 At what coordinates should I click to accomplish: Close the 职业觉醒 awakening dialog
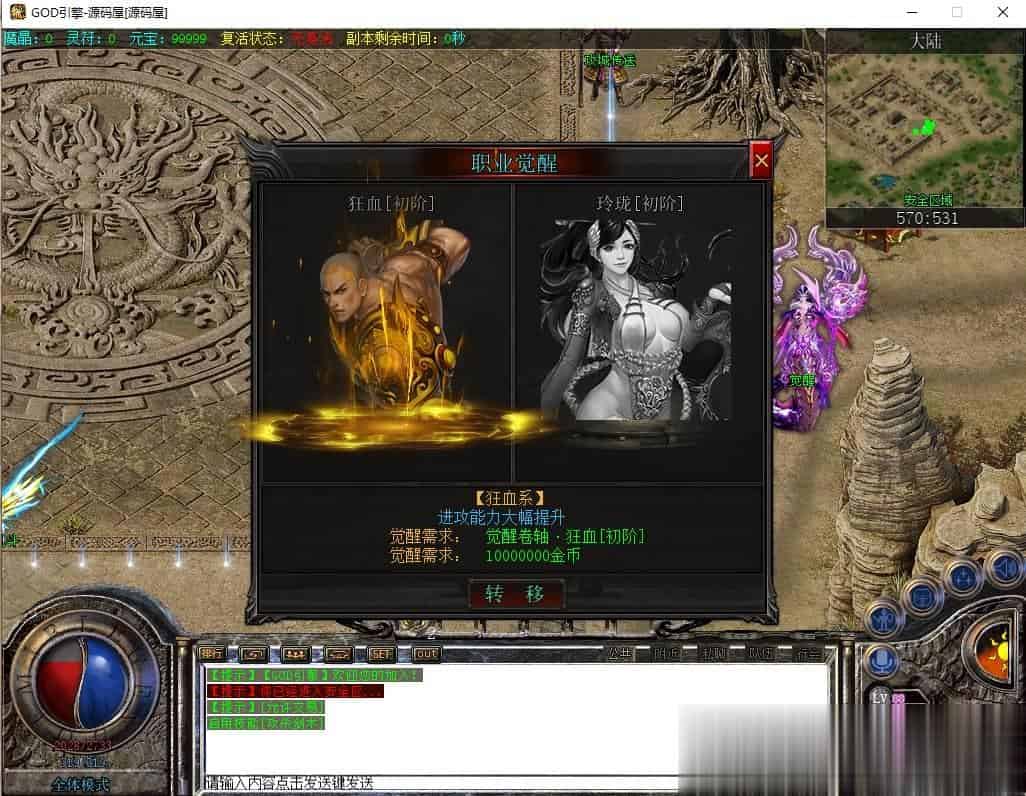[761, 160]
